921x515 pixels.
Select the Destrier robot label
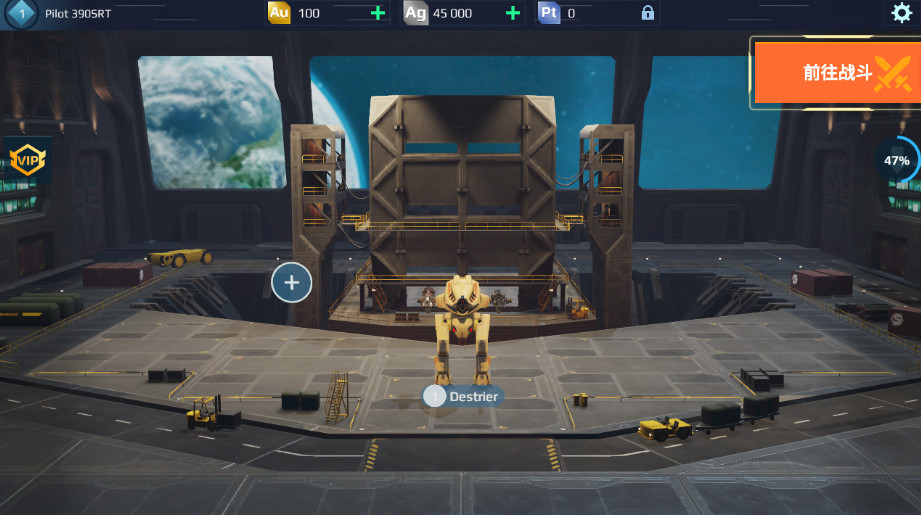tap(463, 396)
